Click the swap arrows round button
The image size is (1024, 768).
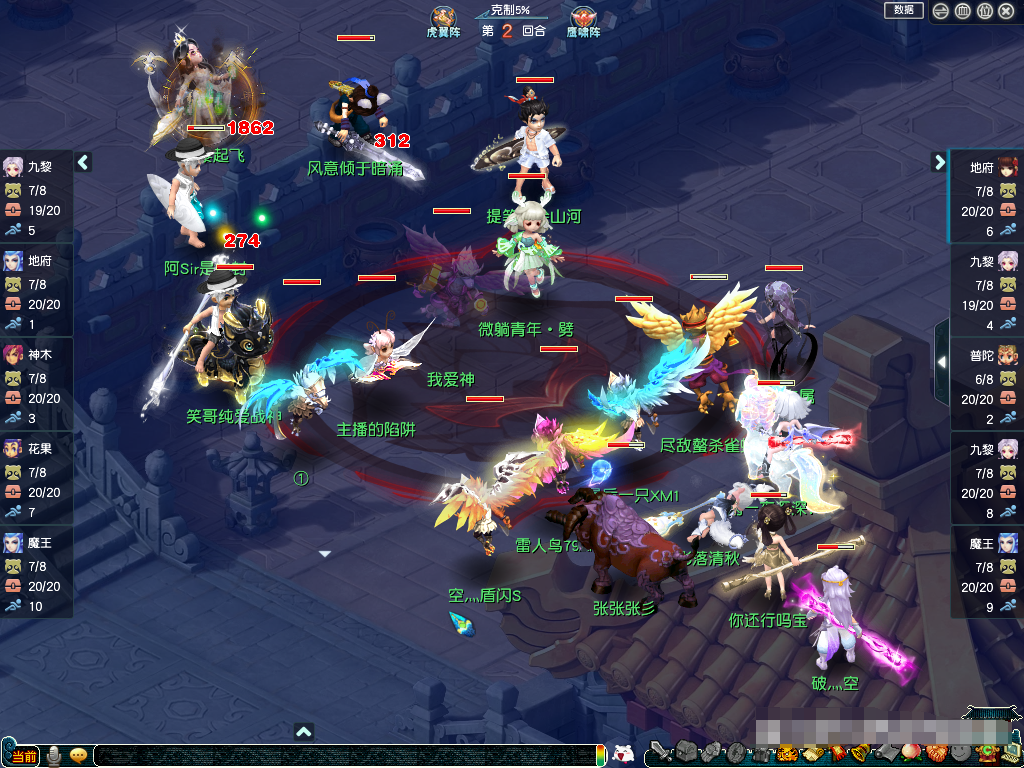(x=942, y=11)
